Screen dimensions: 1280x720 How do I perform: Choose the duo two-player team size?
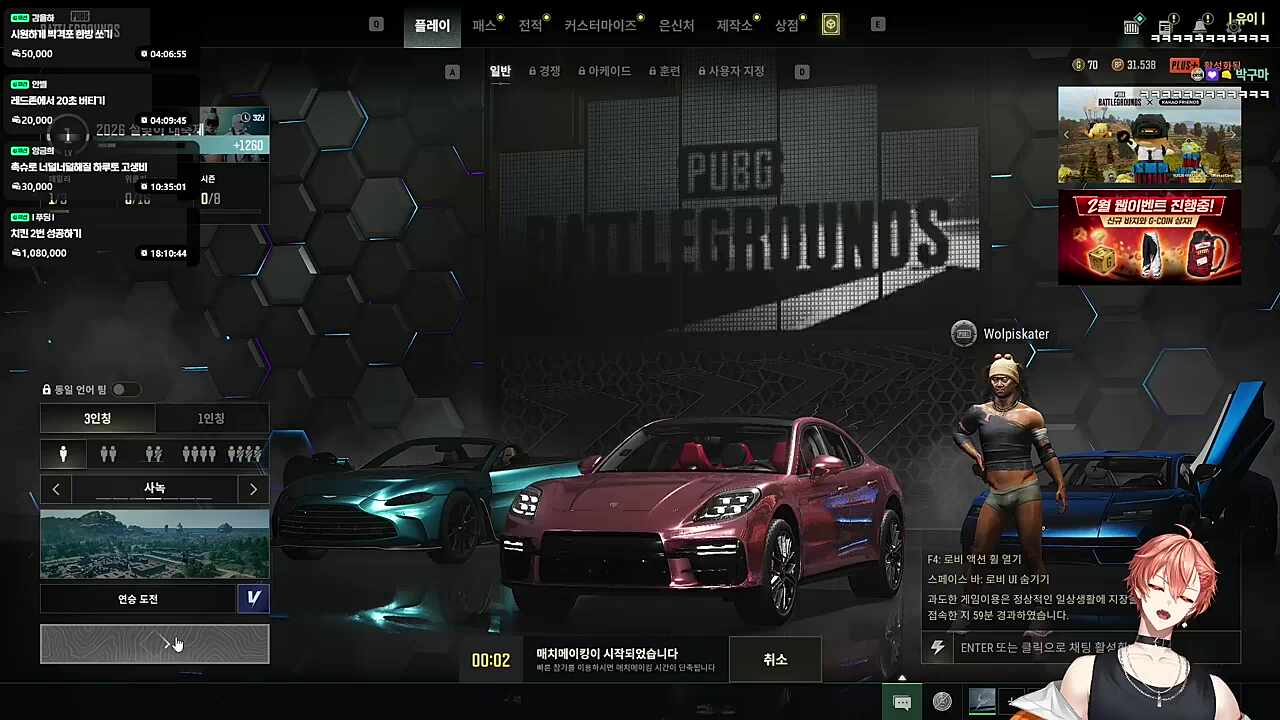108,454
